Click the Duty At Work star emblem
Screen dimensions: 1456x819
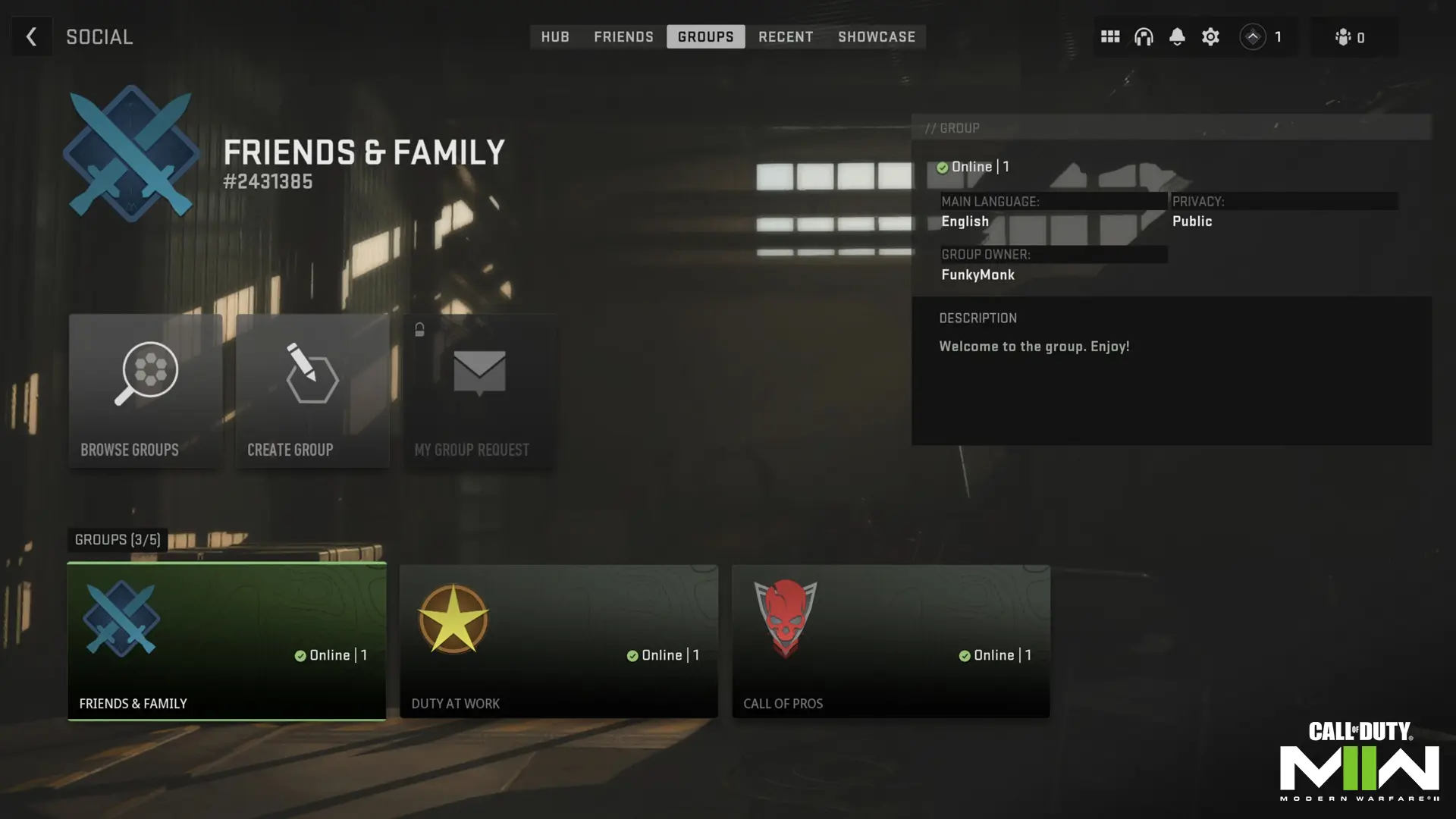point(453,617)
